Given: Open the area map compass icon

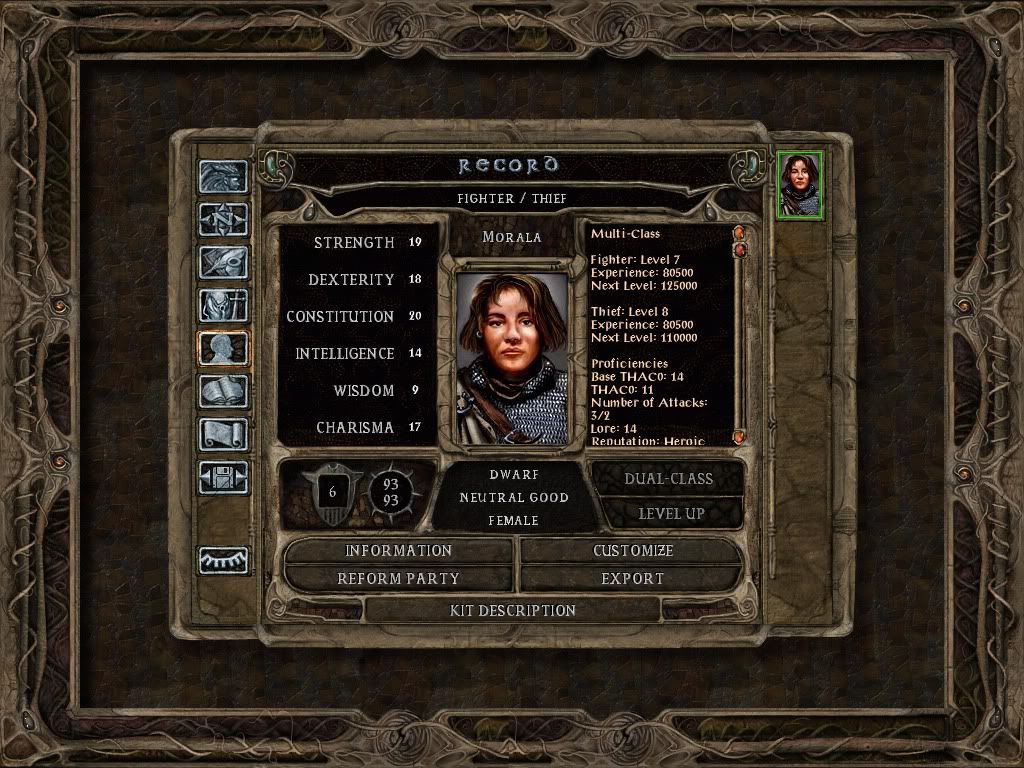Looking at the screenshot, I should pyautogui.click(x=222, y=219).
